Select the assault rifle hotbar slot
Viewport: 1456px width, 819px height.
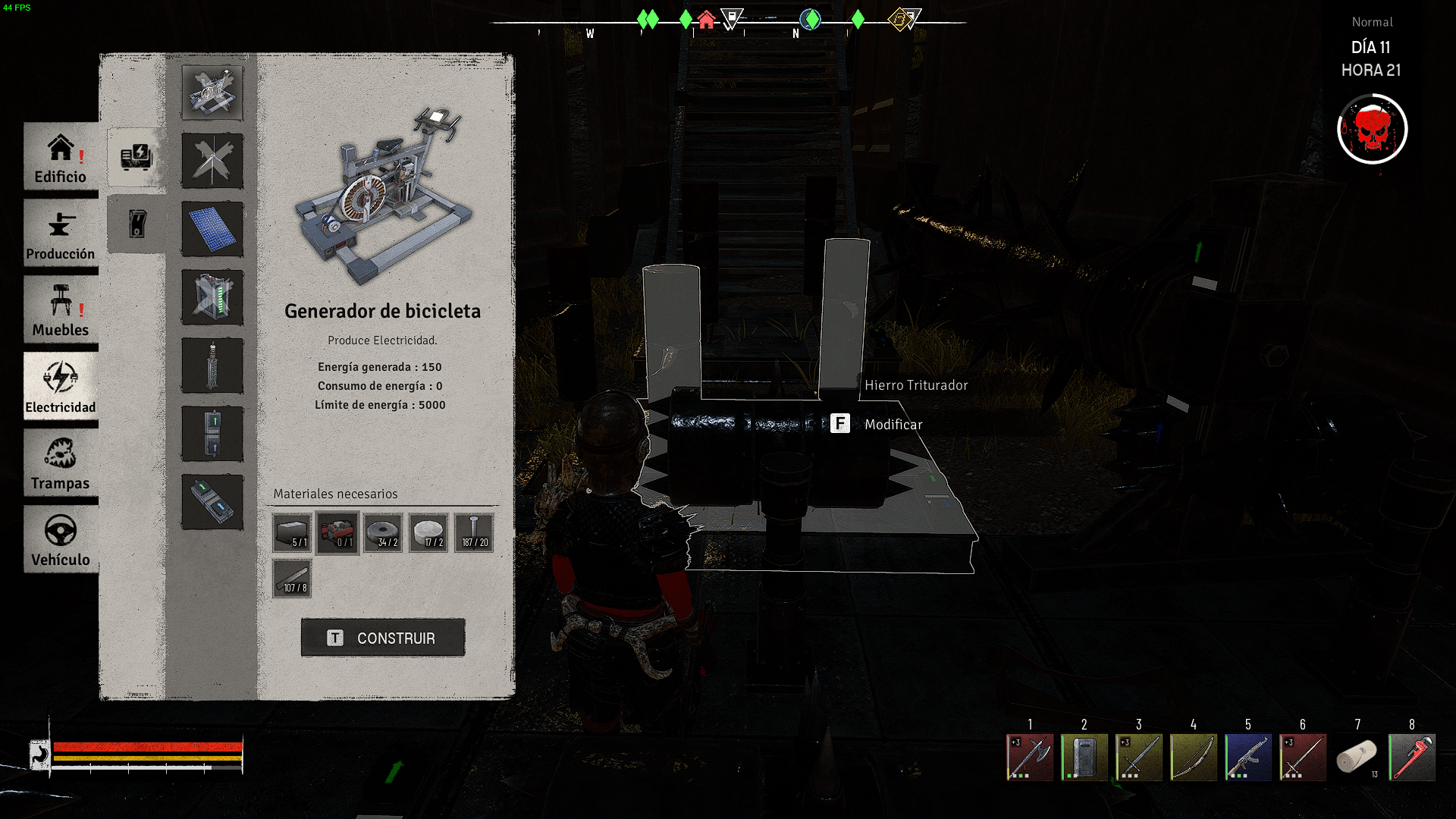click(x=1248, y=757)
